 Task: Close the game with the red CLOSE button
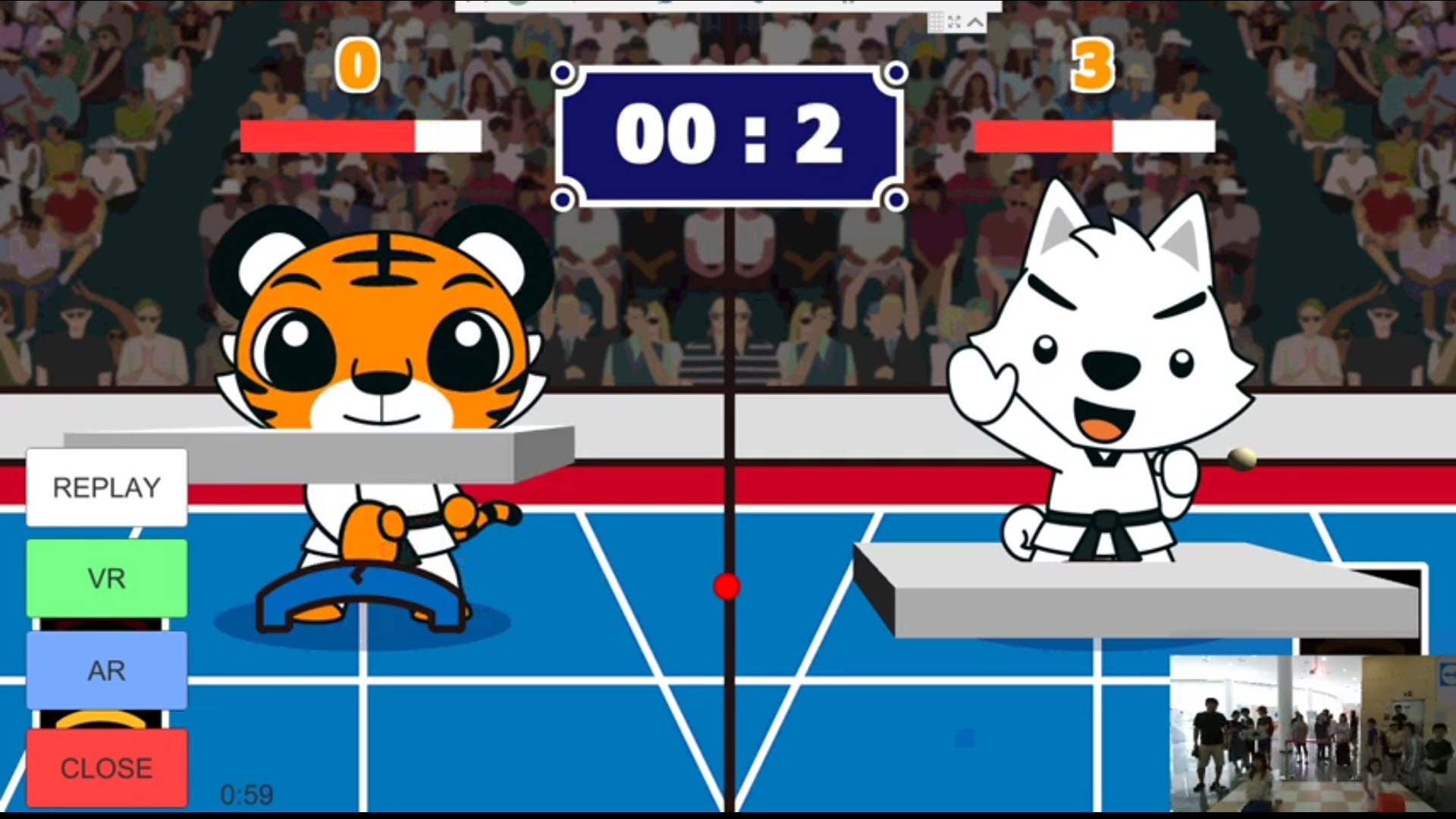[107, 768]
